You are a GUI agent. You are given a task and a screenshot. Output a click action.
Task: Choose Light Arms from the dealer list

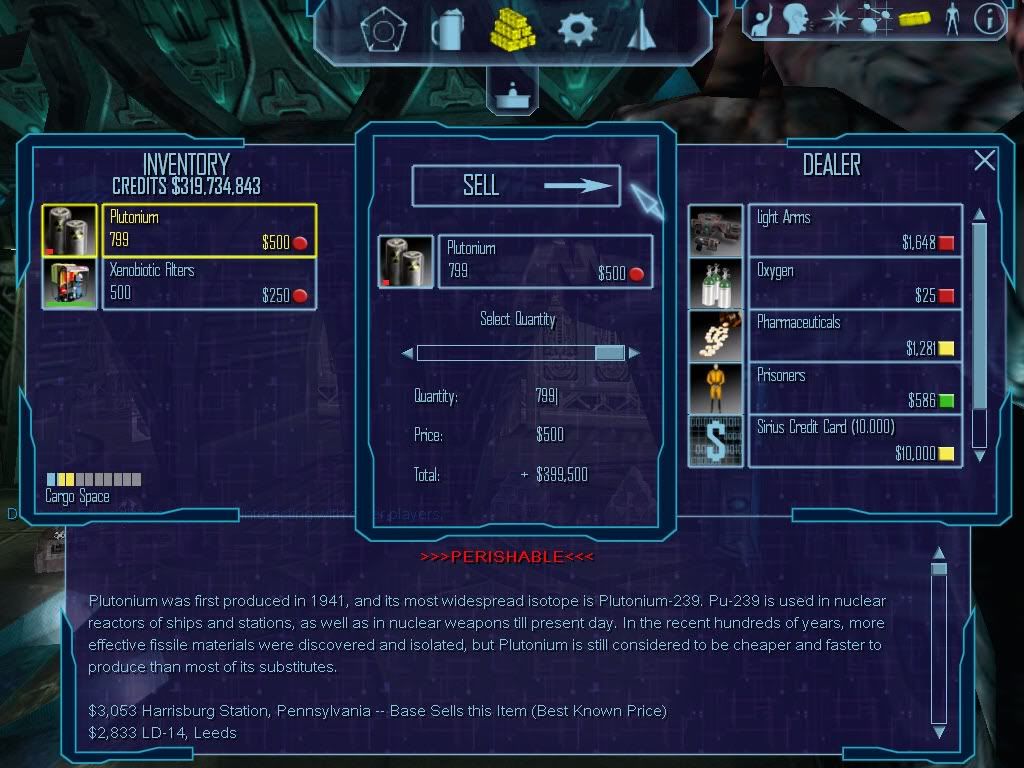click(x=854, y=230)
